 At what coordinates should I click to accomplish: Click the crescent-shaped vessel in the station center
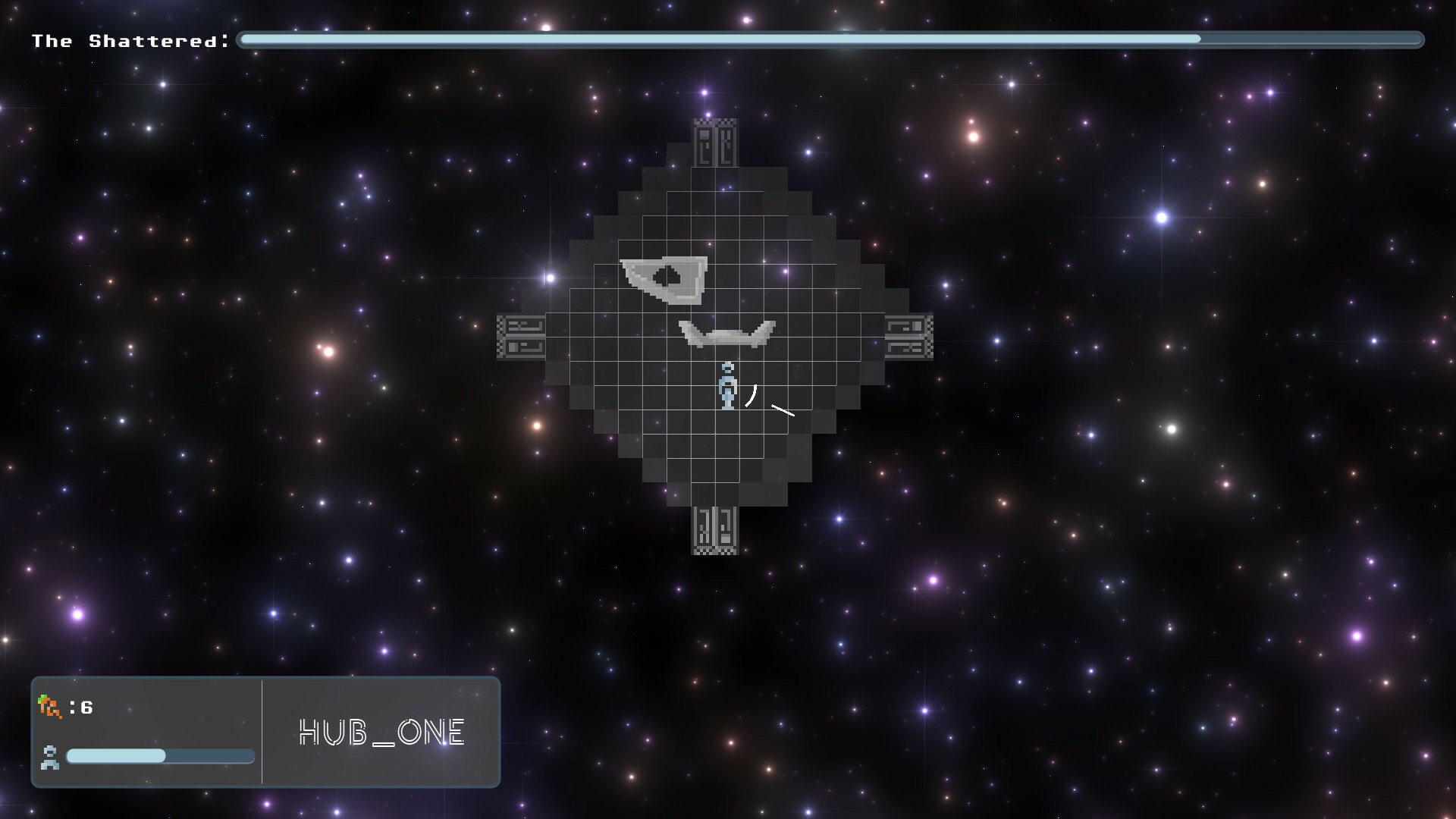point(727,334)
